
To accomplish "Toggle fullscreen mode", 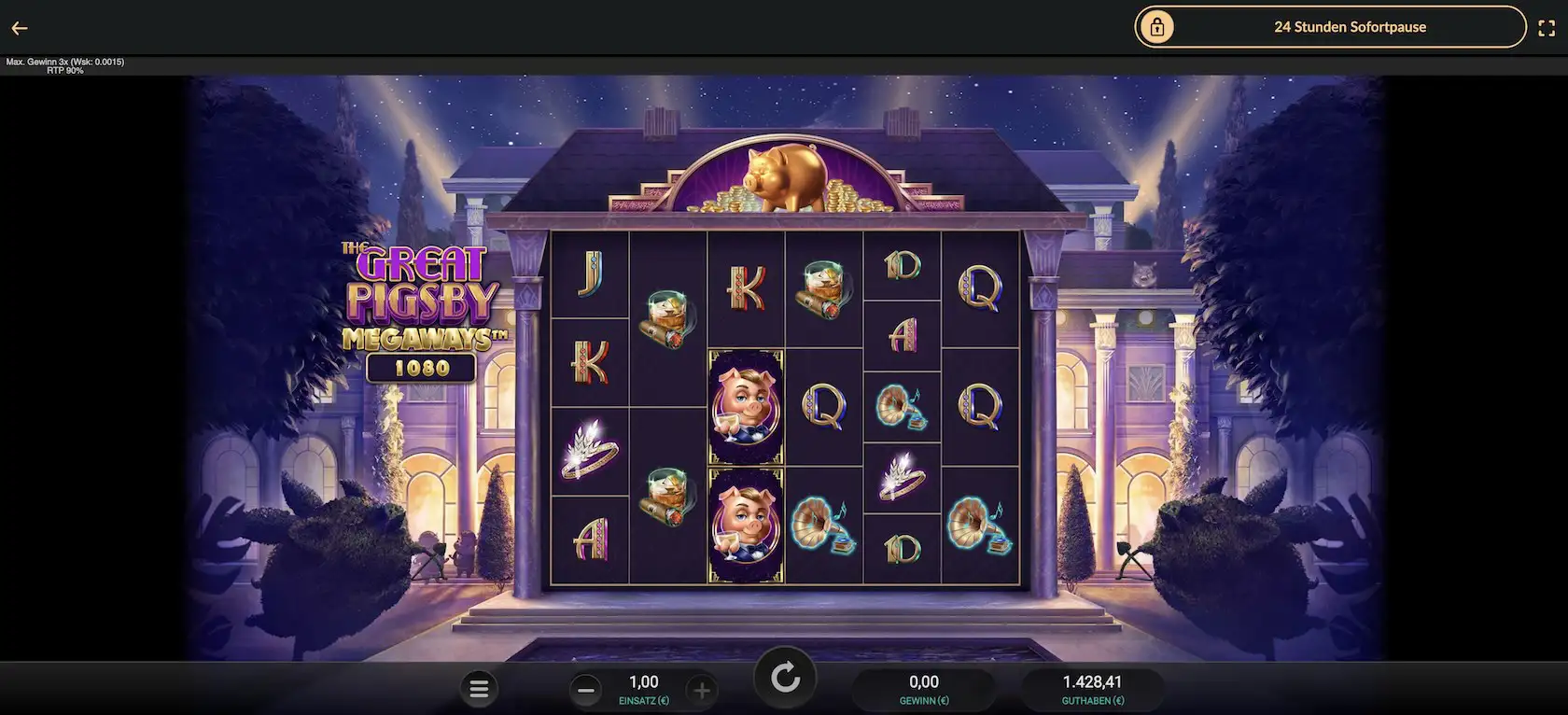I will (1546, 28).
